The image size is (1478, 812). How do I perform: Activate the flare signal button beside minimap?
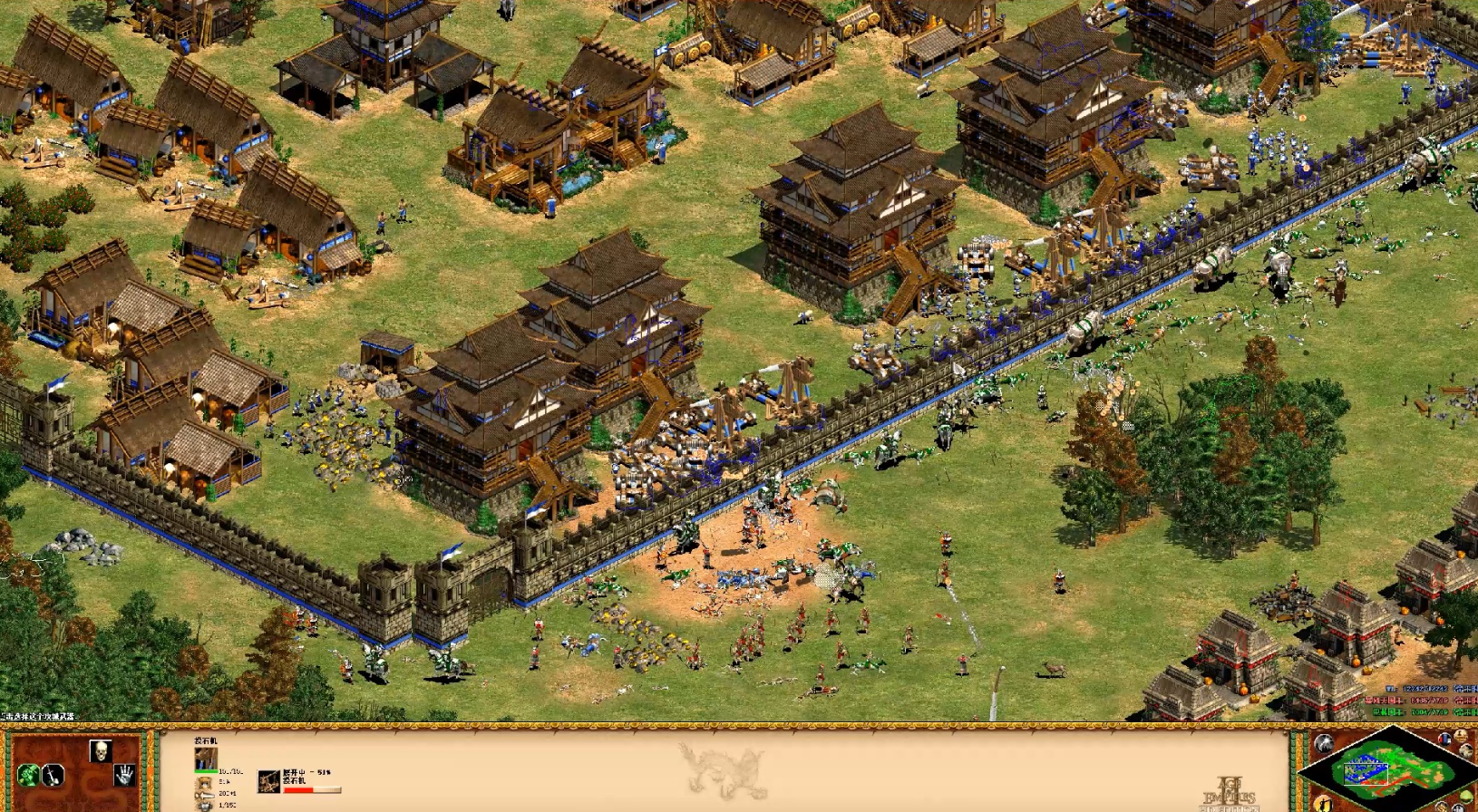coord(1323,745)
